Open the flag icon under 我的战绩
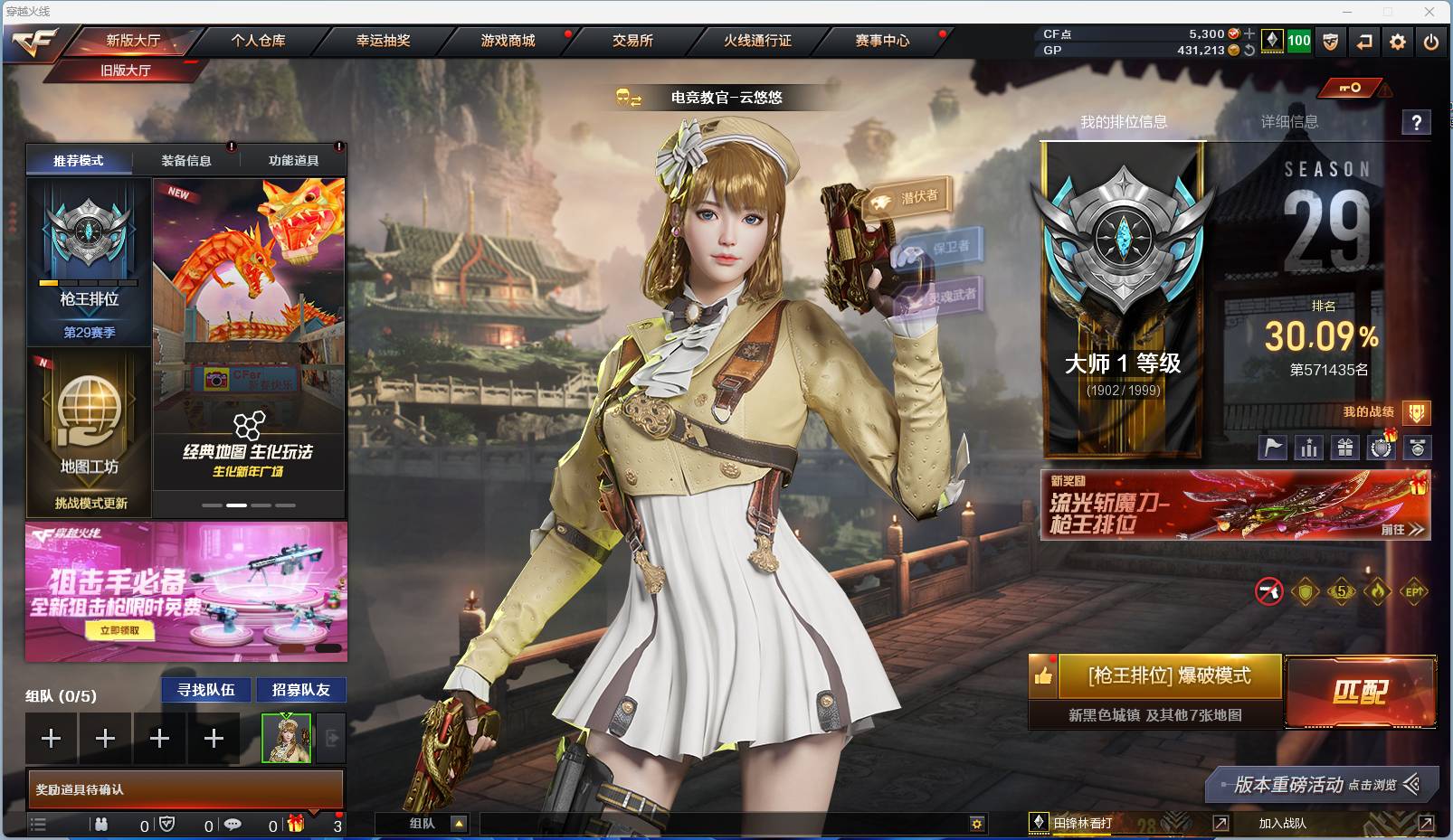The width and height of the screenshot is (1453, 840). tap(1273, 446)
